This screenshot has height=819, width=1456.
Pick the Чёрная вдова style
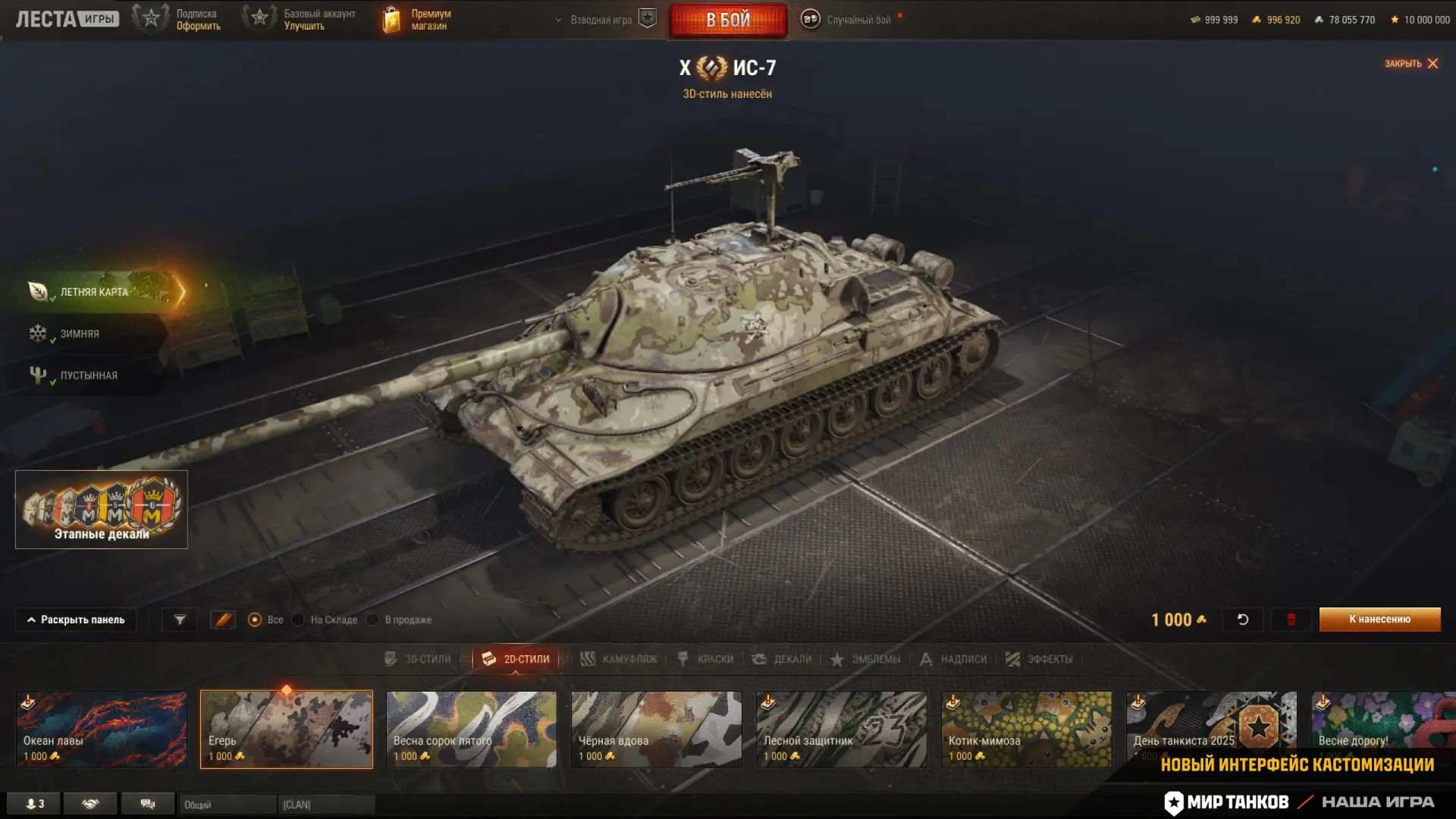(657, 729)
